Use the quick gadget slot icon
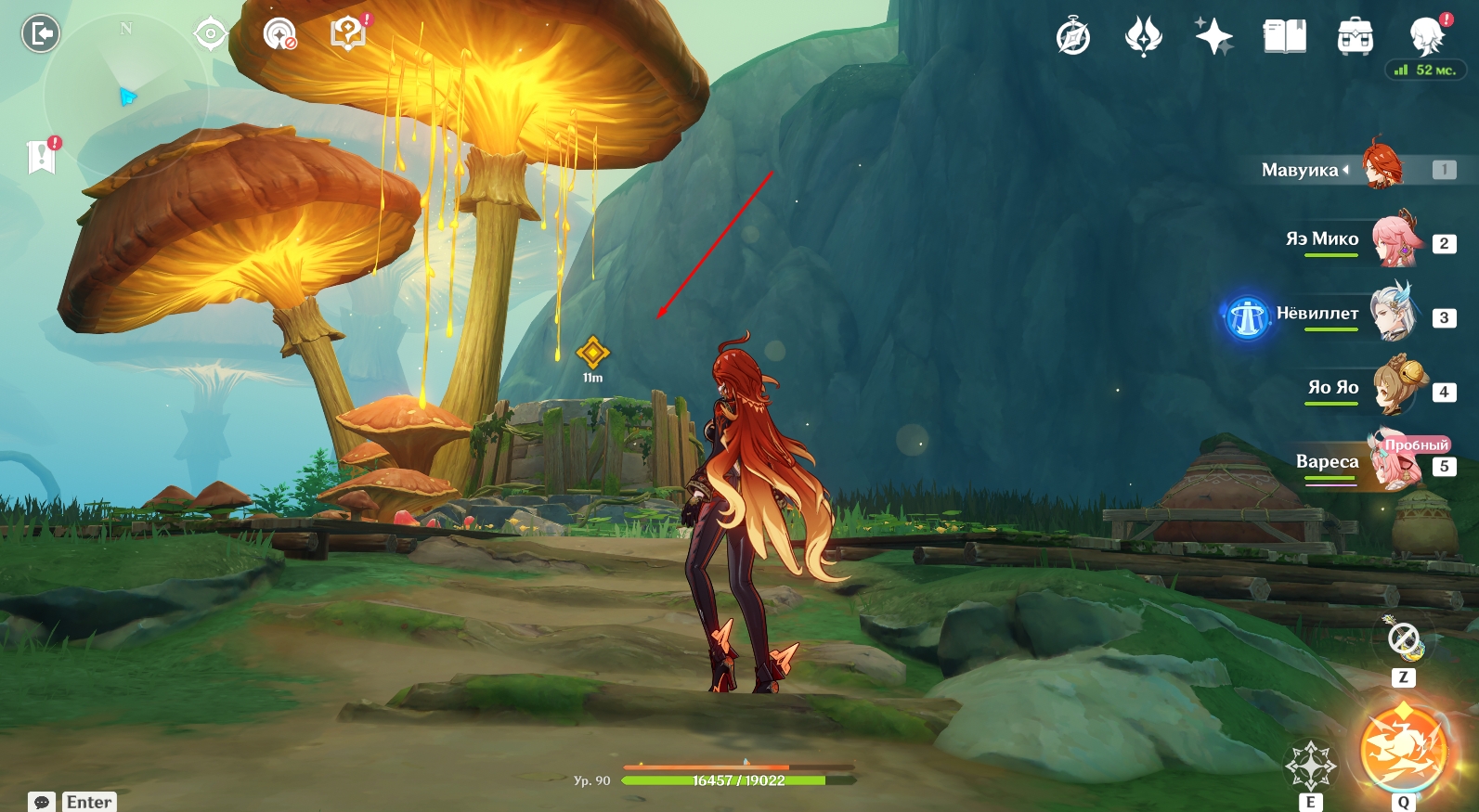This screenshot has width=1479, height=812. 1403,639
